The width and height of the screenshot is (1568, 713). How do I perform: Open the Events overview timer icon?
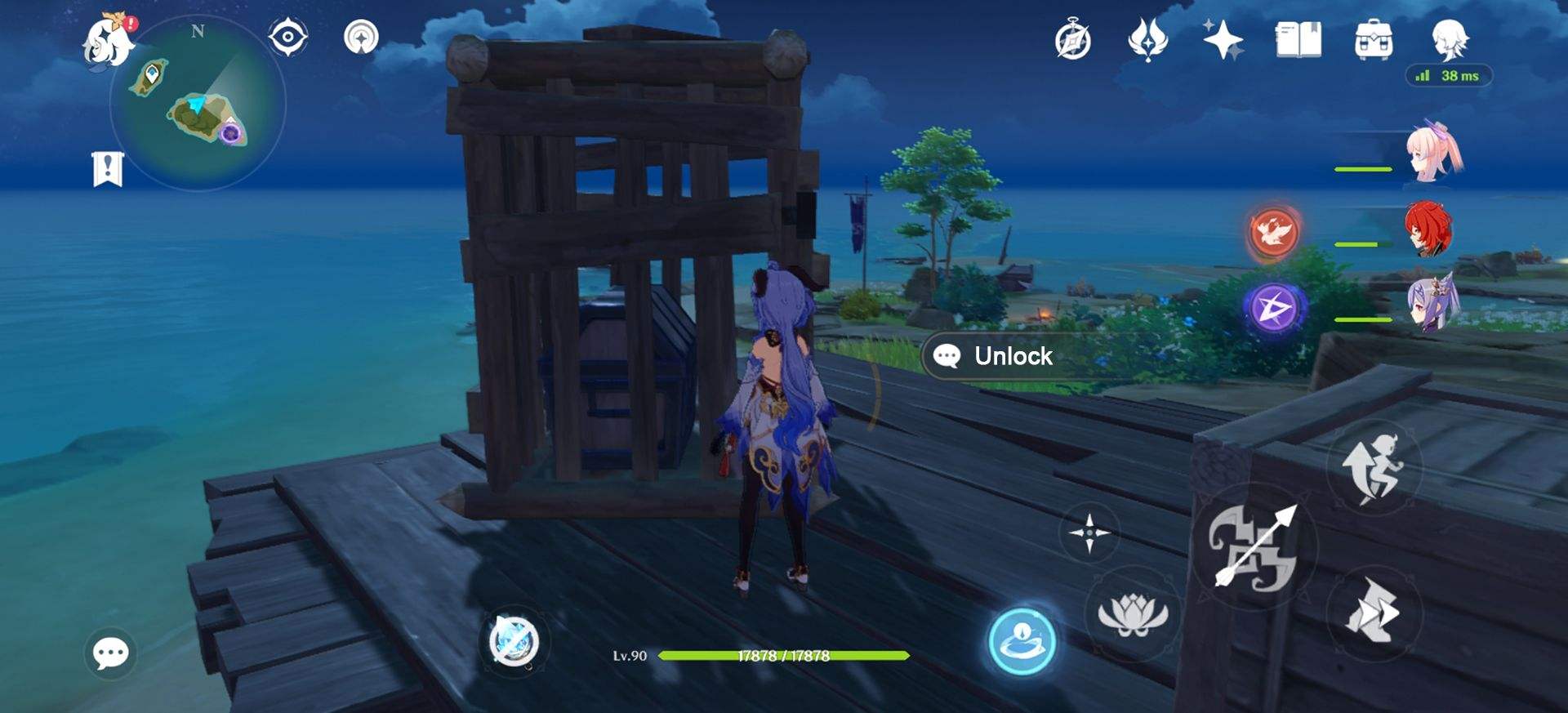pyautogui.click(x=1071, y=37)
